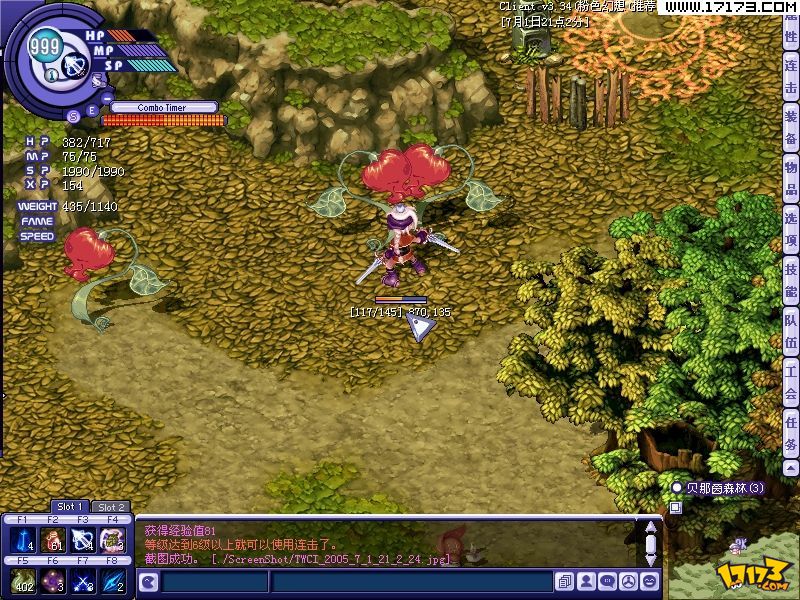This screenshot has height=600, width=800.
Task: Open the 物品 (items) inventory menu
Action: point(791,180)
